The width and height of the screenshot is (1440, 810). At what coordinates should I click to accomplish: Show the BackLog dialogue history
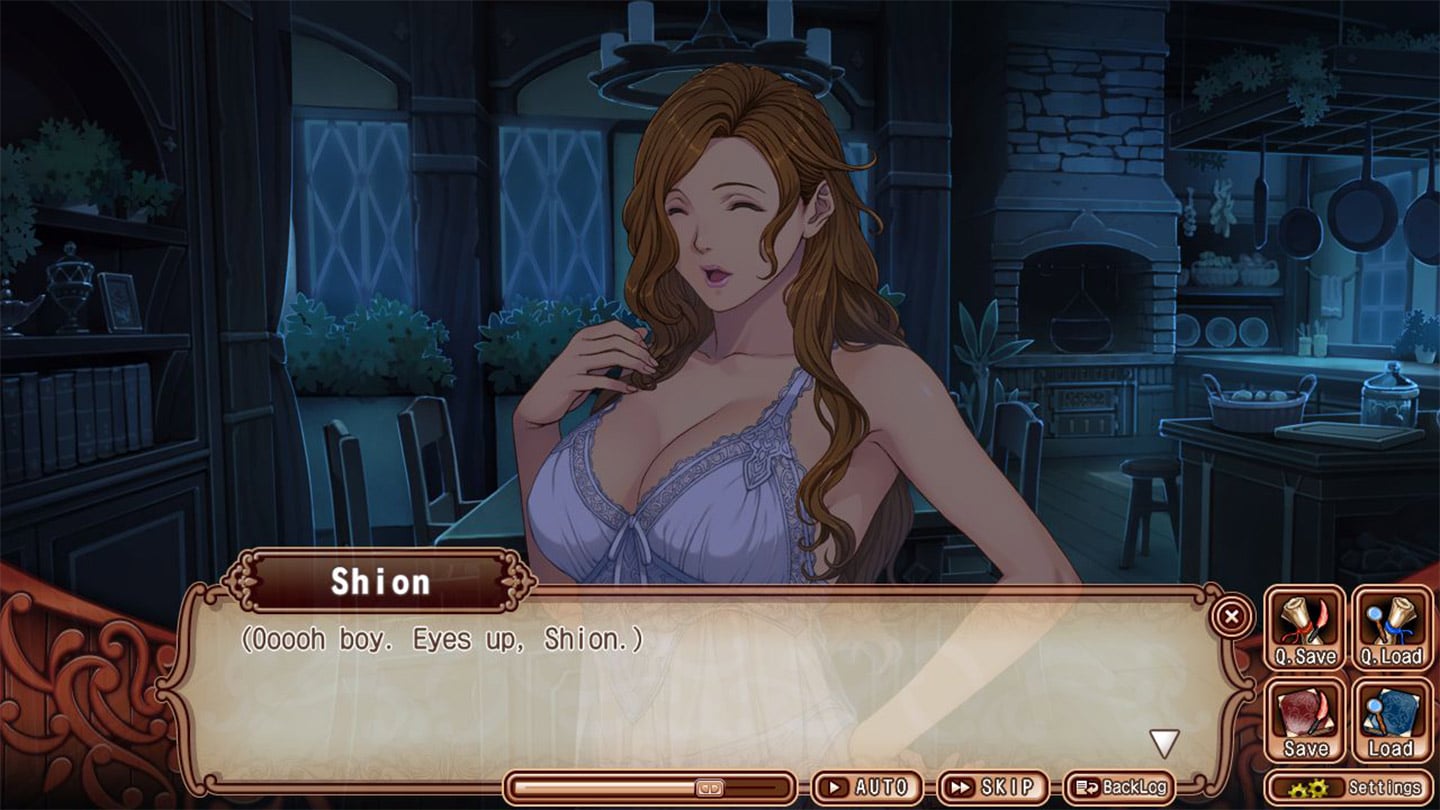coord(1120,787)
